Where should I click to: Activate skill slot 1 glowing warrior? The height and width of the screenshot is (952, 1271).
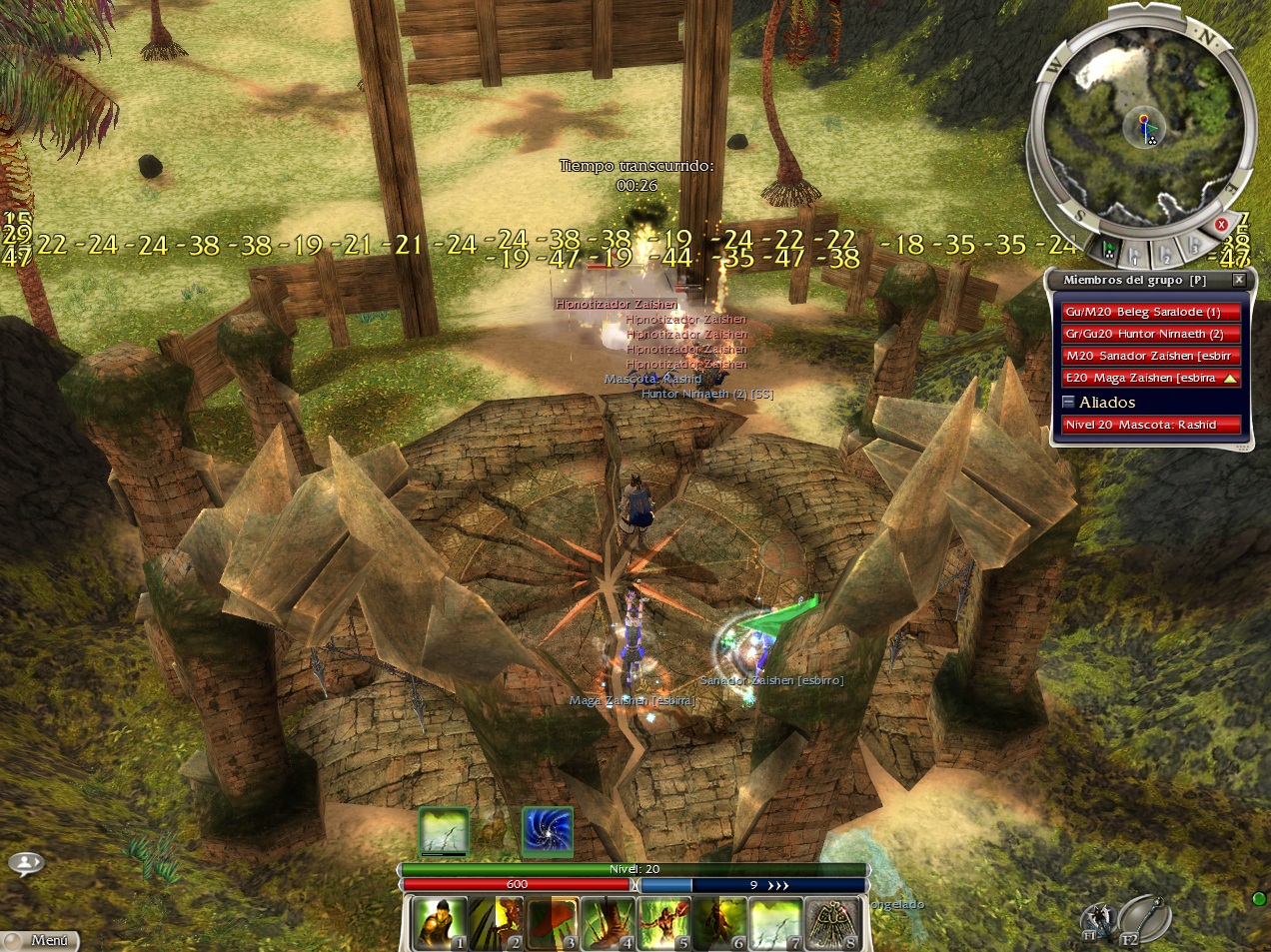coord(440,923)
